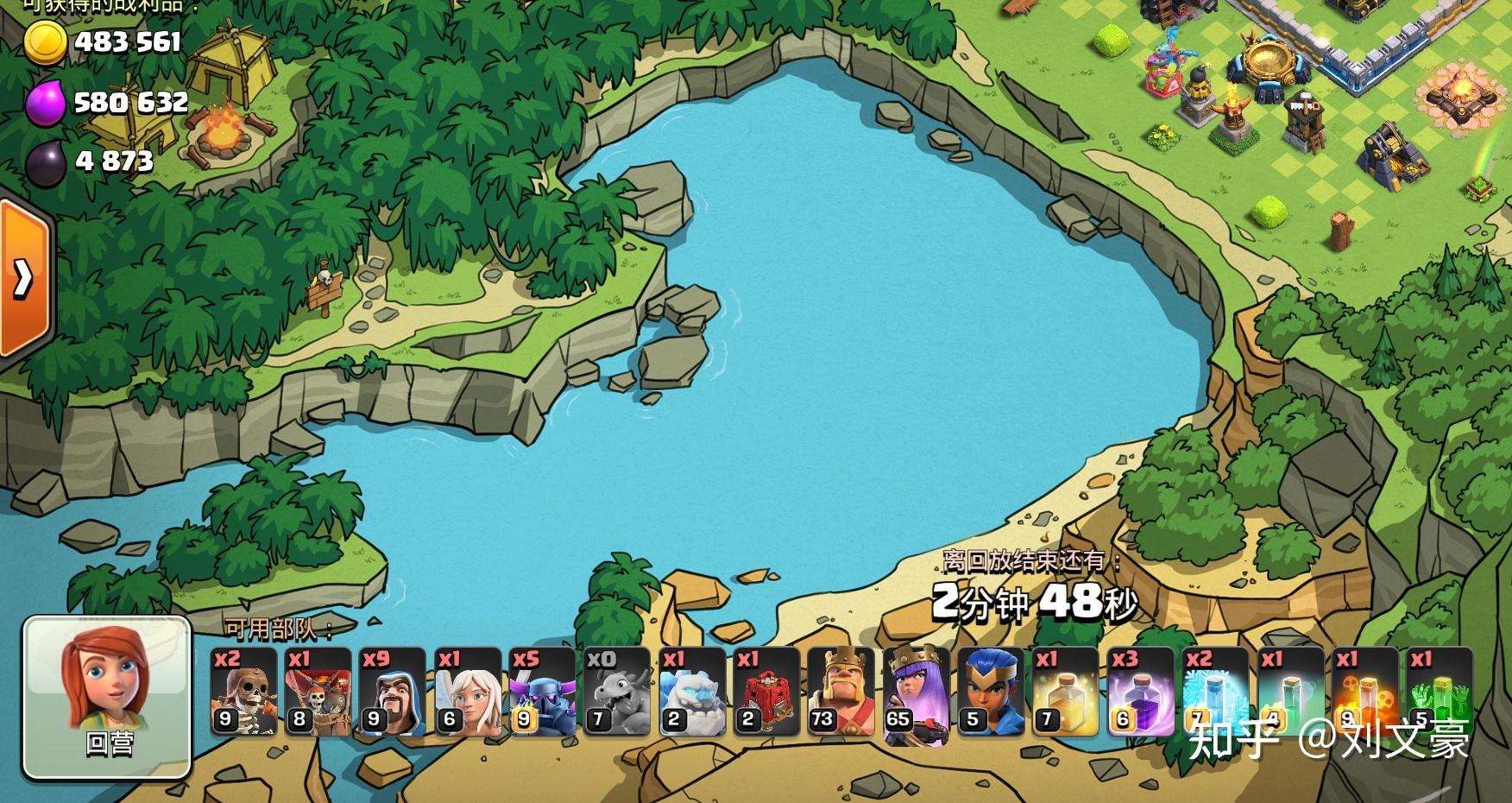Pick the orange Poison spell card
This screenshot has width=1512, height=803.
click(1364, 692)
